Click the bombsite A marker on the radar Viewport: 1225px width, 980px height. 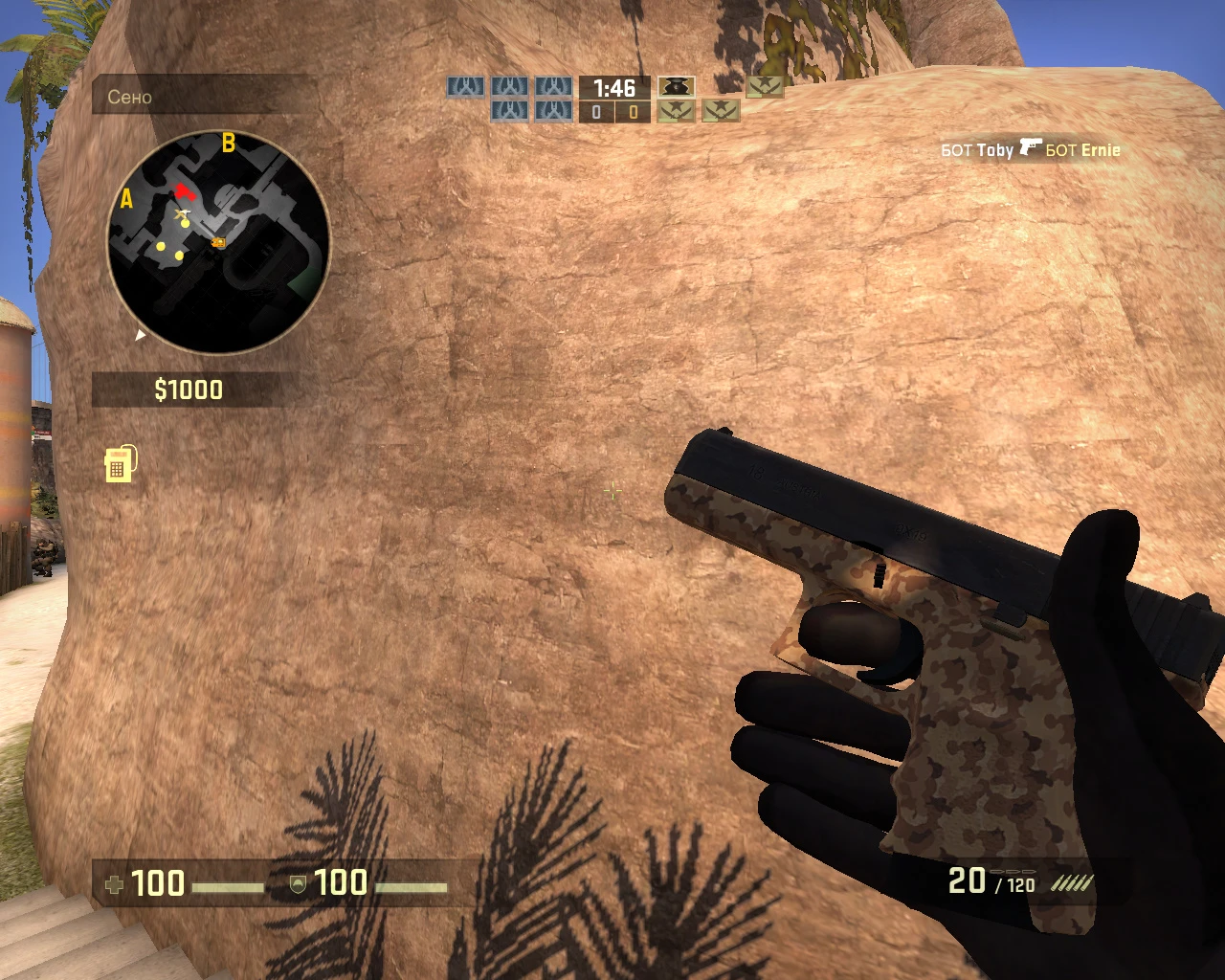click(x=125, y=199)
